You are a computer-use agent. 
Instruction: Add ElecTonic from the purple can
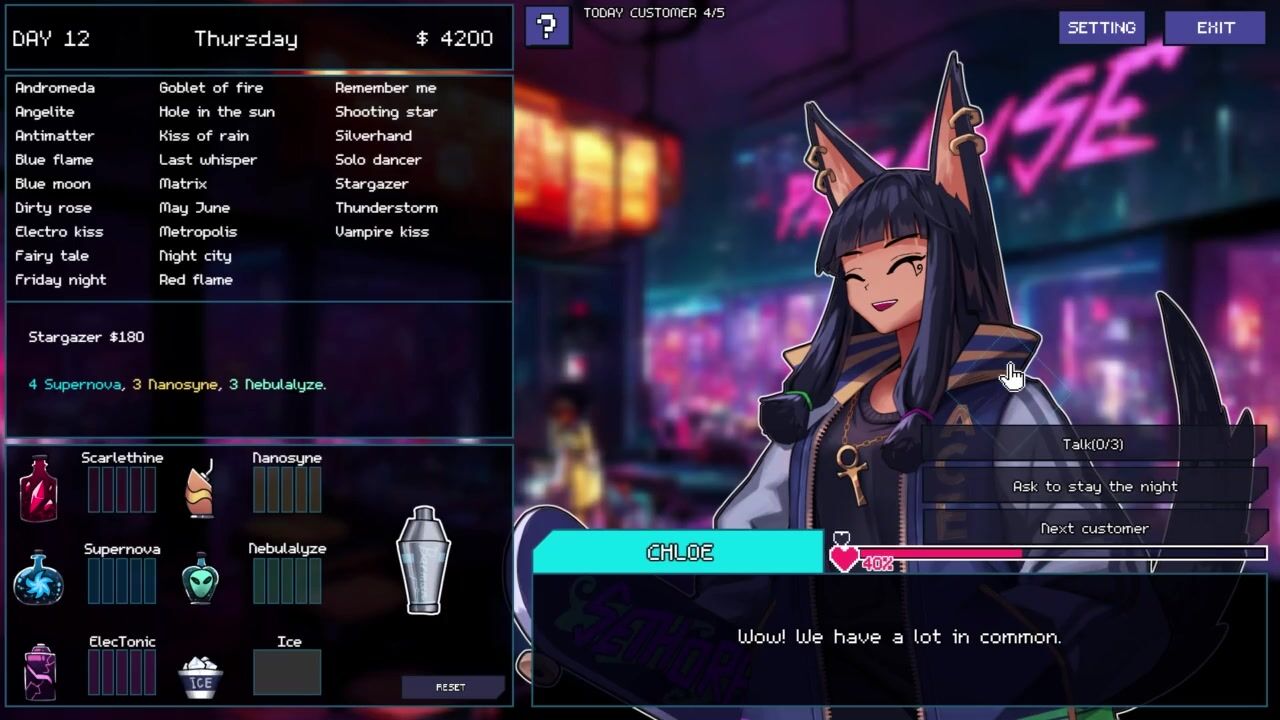pos(40,671)
